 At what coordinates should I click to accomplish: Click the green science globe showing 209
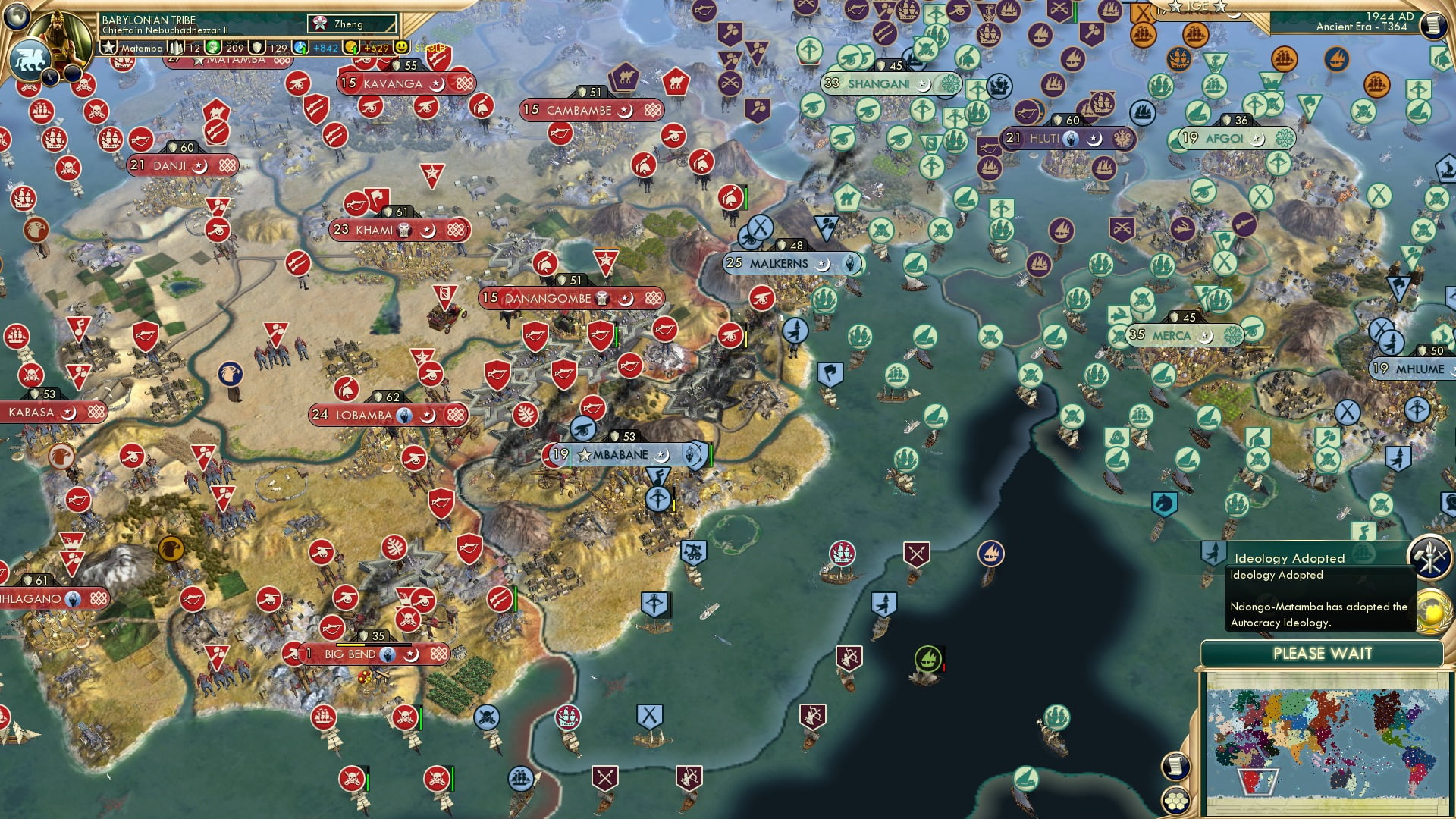coord(214,47)
